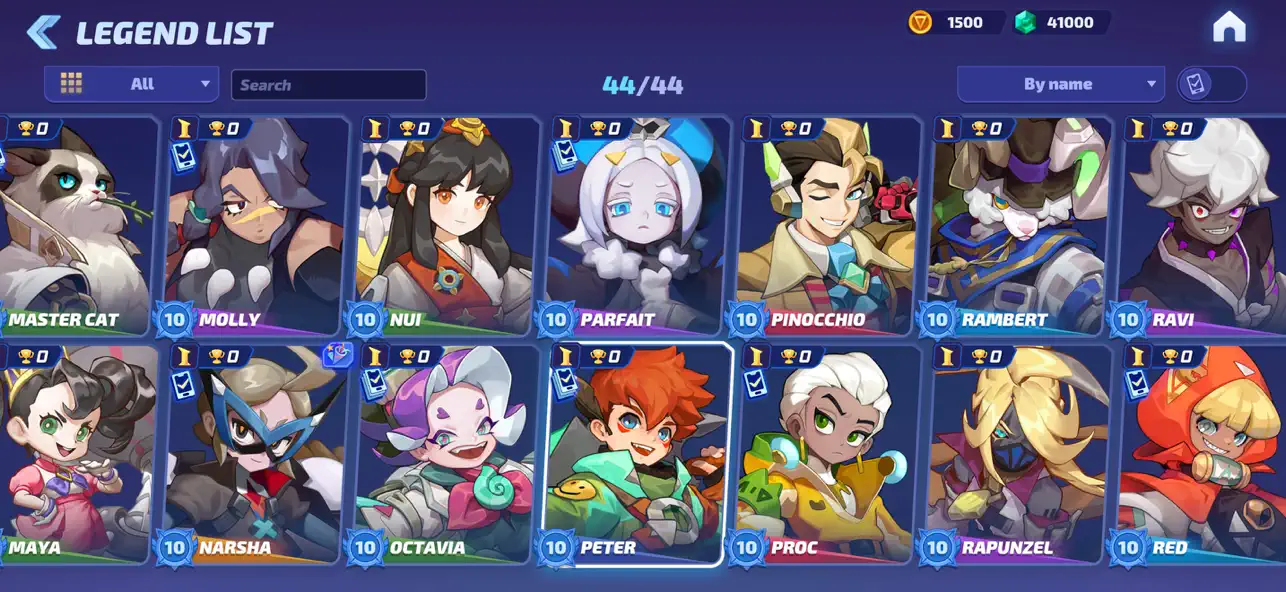Screen dimensions: 1286x592
Task: Open the Peter legend card
Action: (x=636, y=453)
